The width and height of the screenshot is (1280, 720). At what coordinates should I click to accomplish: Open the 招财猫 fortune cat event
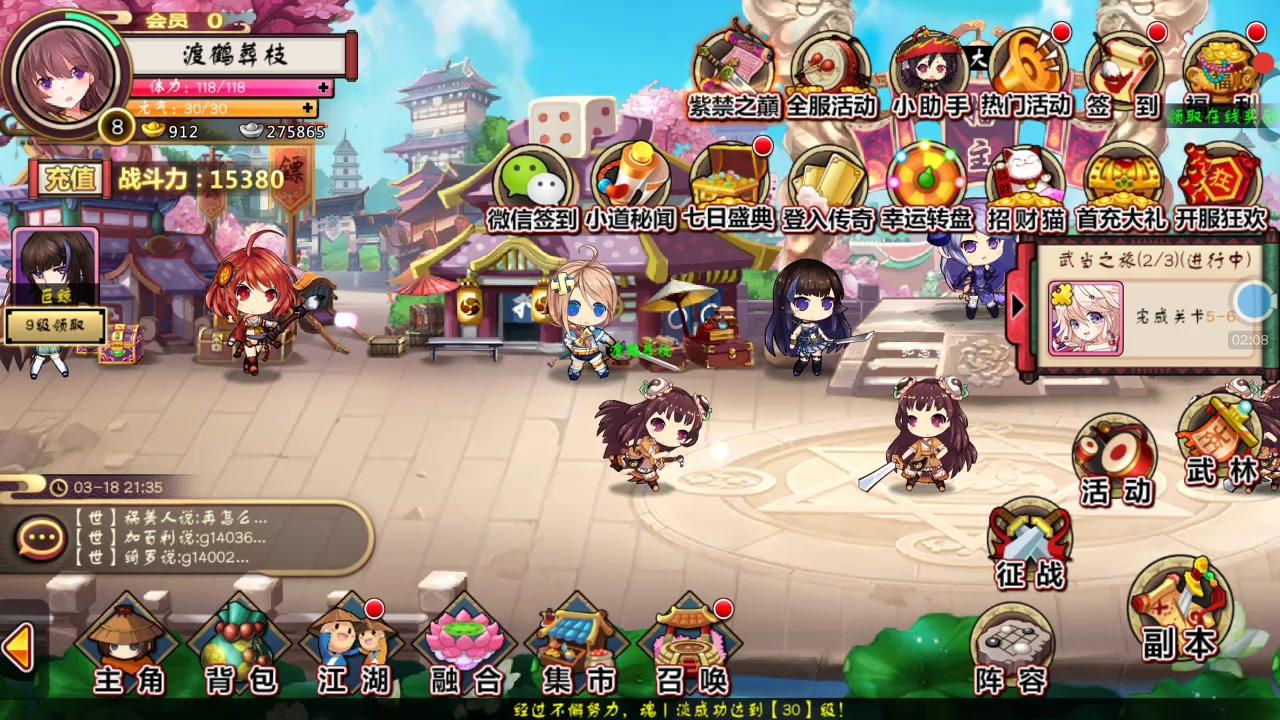(1020, 180)
